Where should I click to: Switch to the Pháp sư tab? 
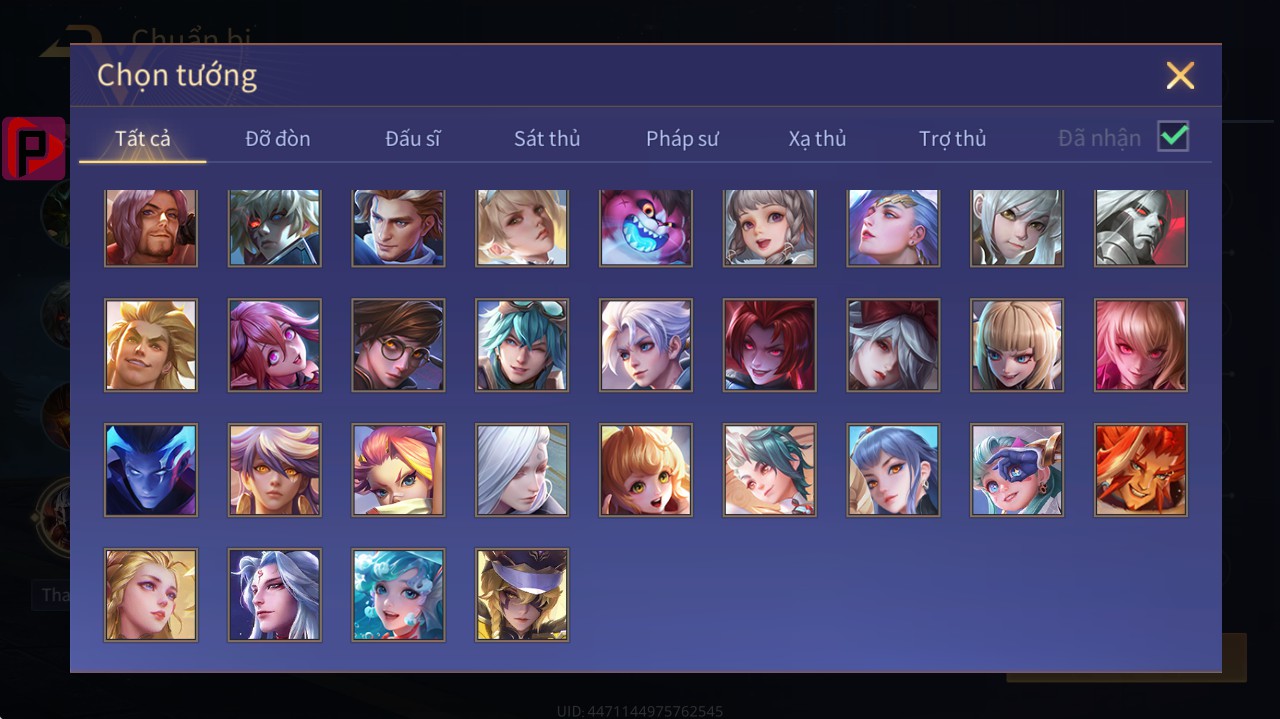[682, 138]
